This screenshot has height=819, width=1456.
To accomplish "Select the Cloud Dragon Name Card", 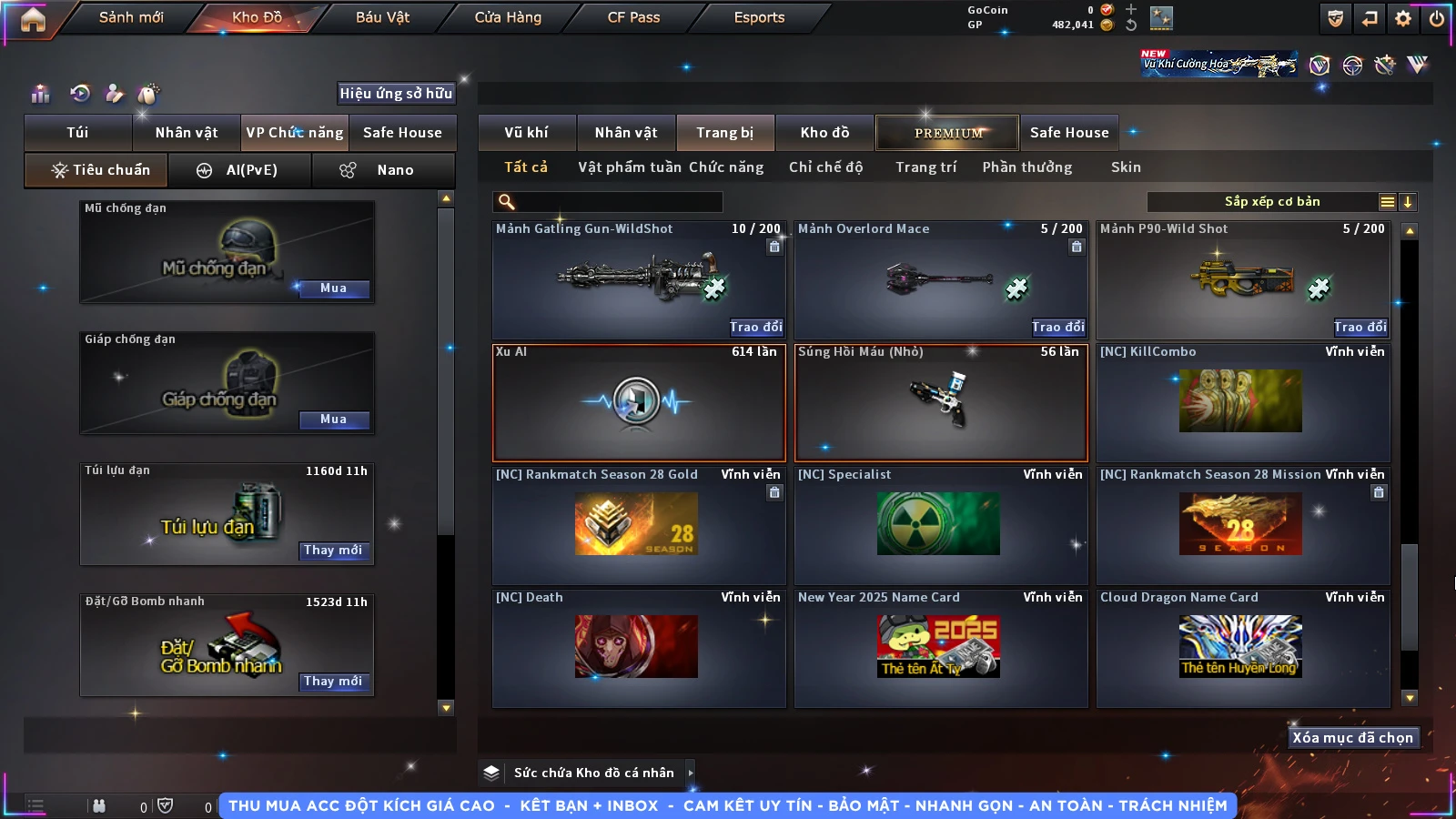I will coord(1242,648).
